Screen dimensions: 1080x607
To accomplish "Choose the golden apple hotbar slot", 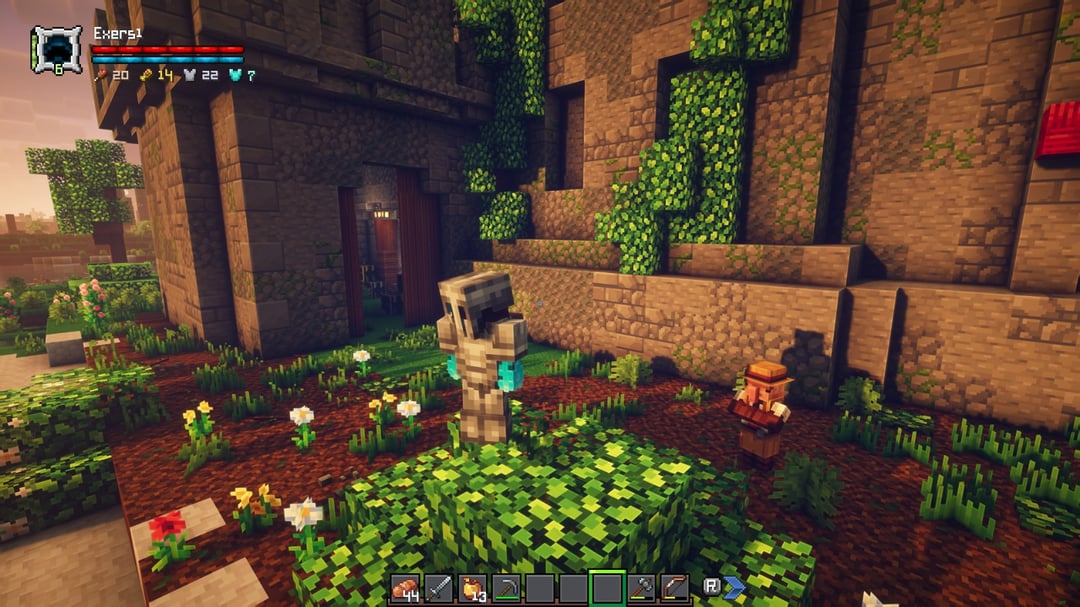I will pyautogui.click(x=473, y=588).
